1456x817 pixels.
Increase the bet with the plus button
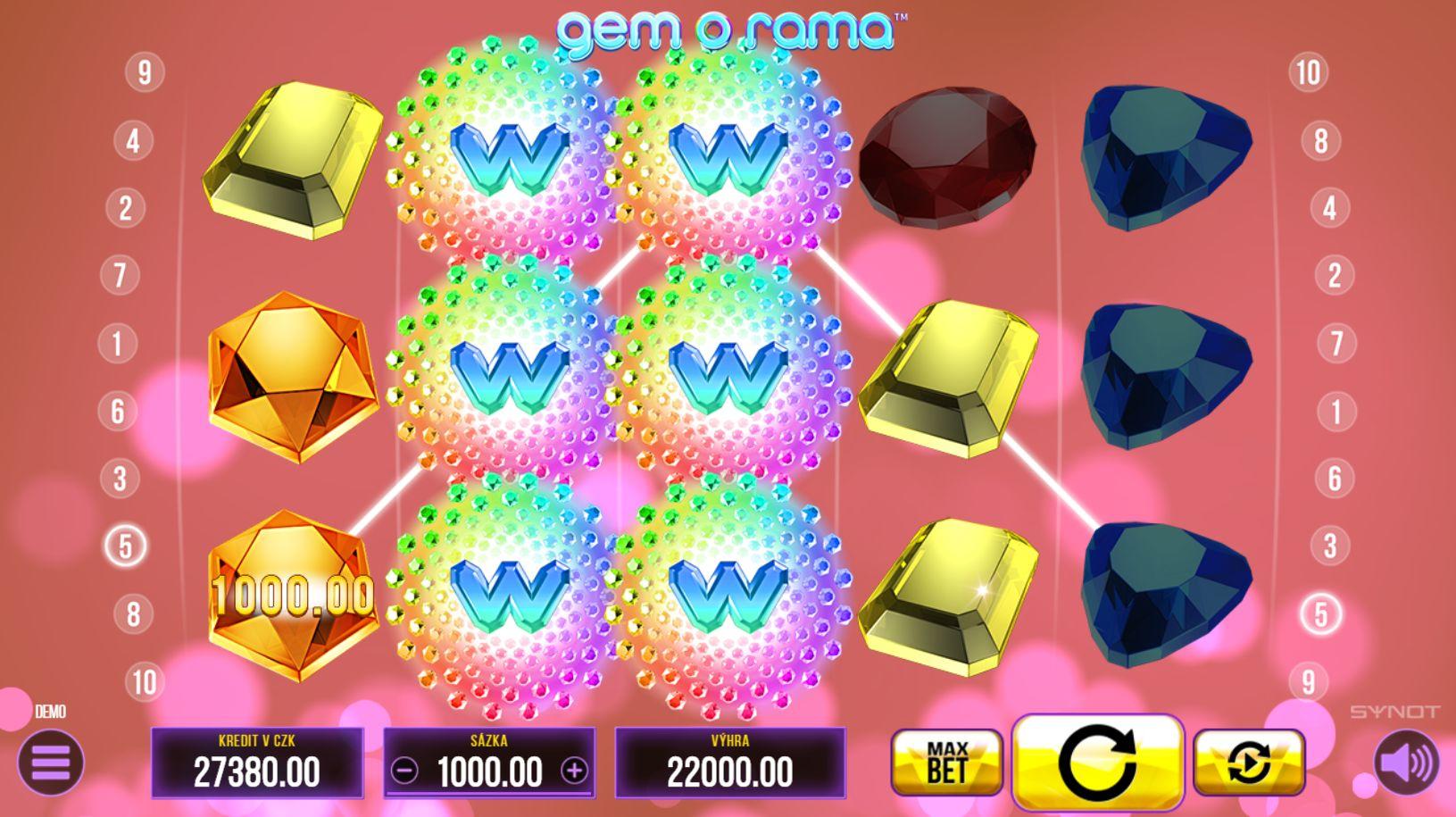[x=574, y=771]
